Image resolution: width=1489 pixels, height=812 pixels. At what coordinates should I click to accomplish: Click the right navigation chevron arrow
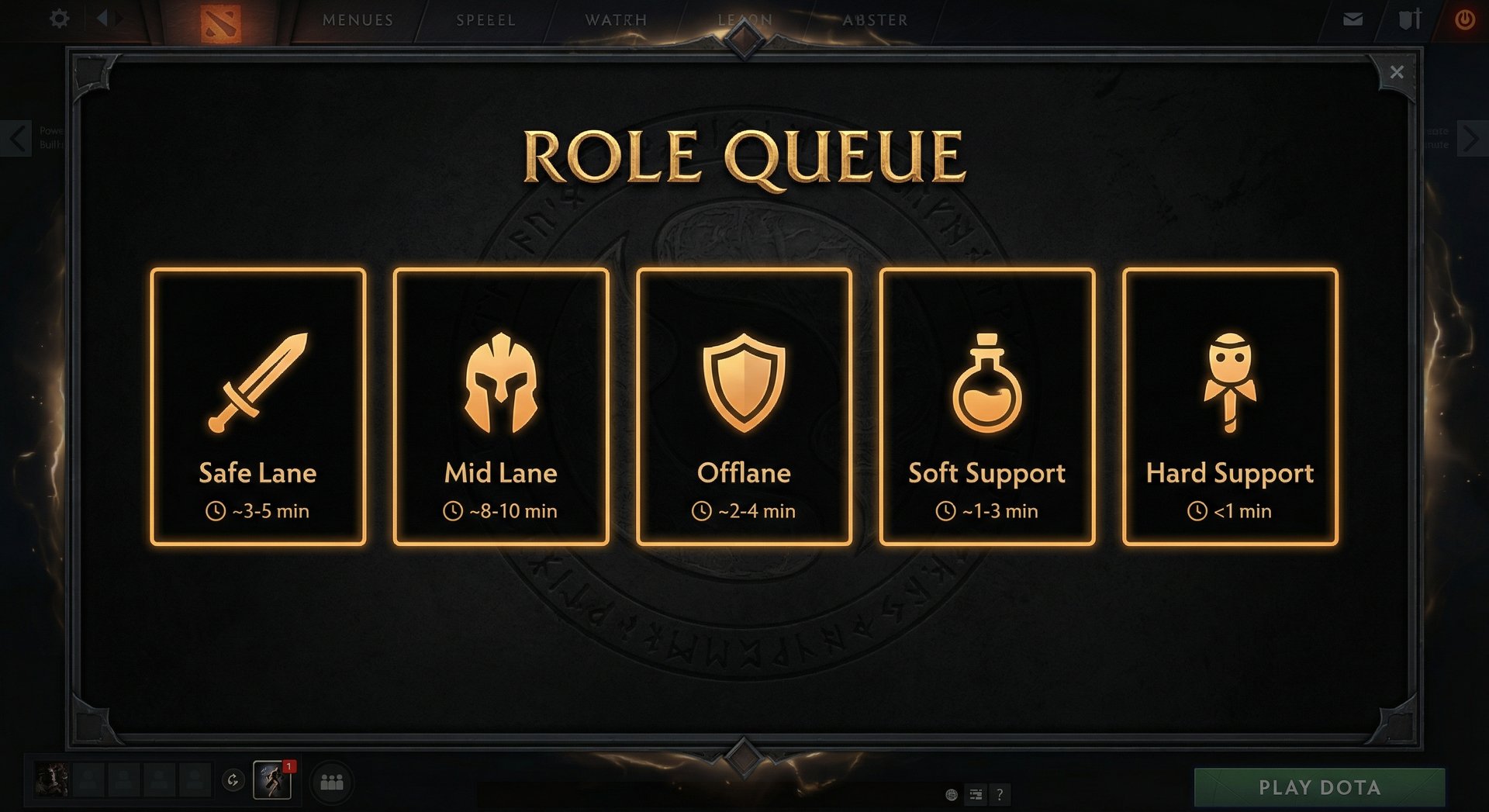[1473, 138]
